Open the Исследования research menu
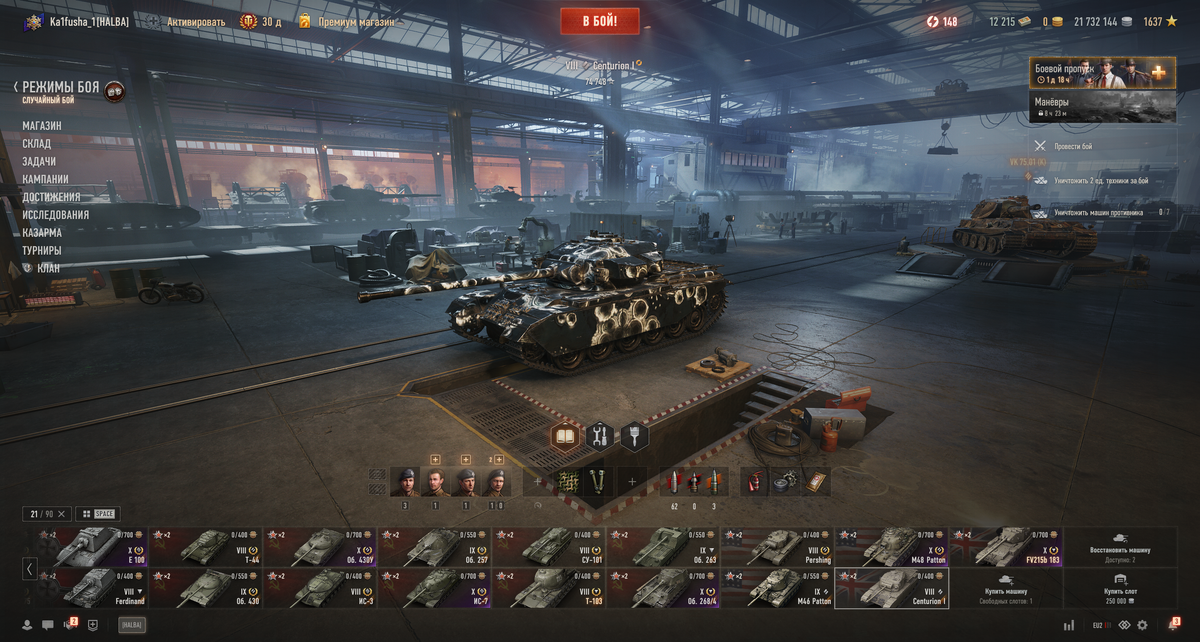The height and width of the screenshot is (642, 1200). click(x=56, y=215)
